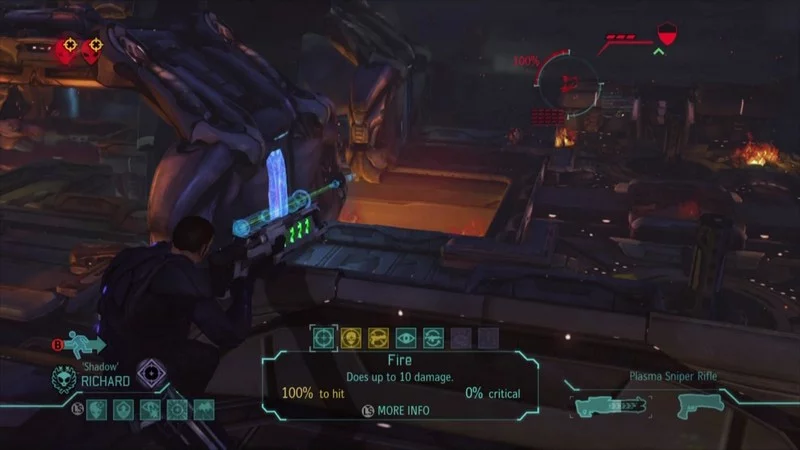The width and height of the screenshot is (800, 450).
Task: Select the Plasma Sniper Rifle weapon slot
Action: pyautogui.click(x=611, y=405)
